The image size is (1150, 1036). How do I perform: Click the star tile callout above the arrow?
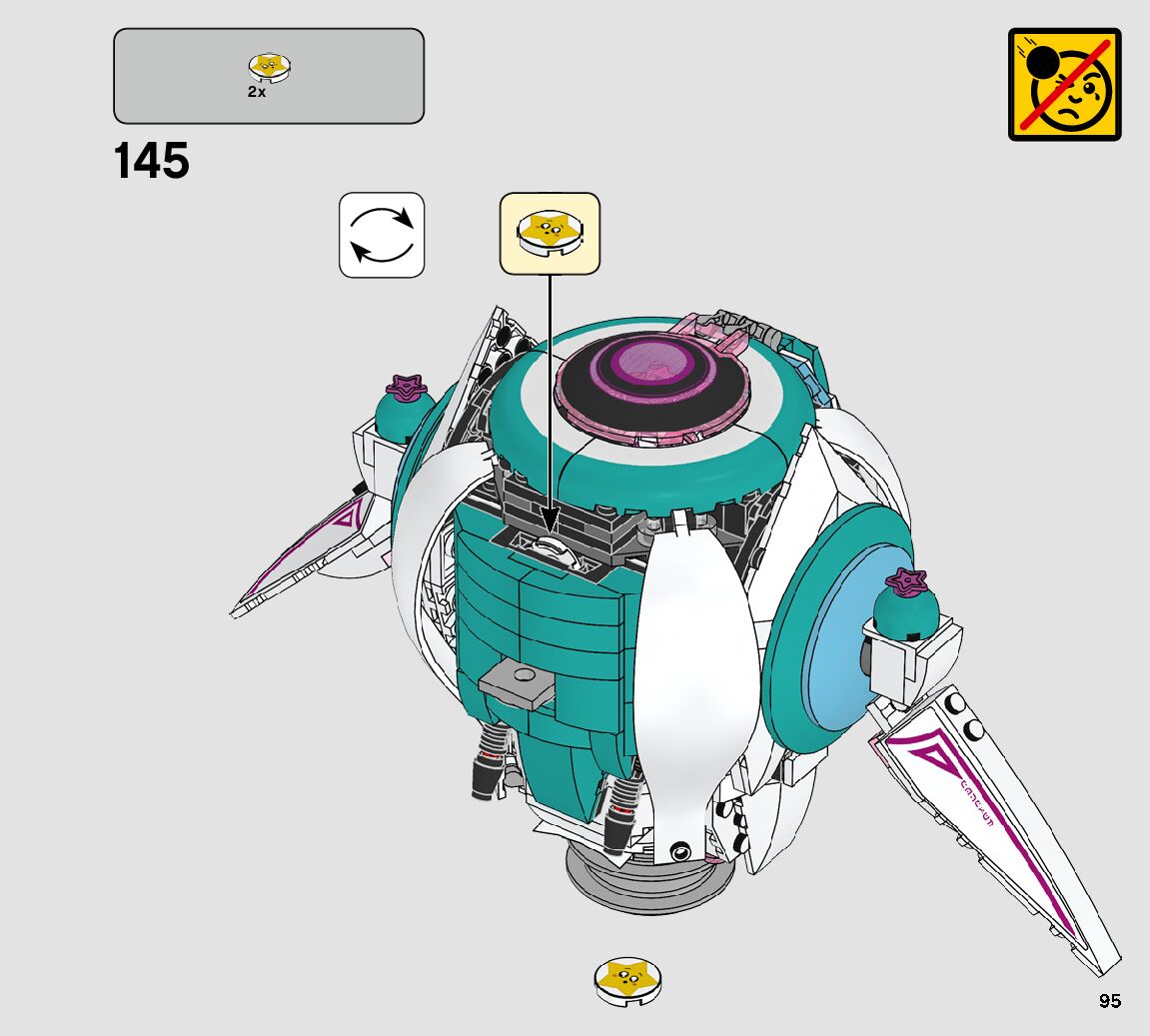point(549,233)
